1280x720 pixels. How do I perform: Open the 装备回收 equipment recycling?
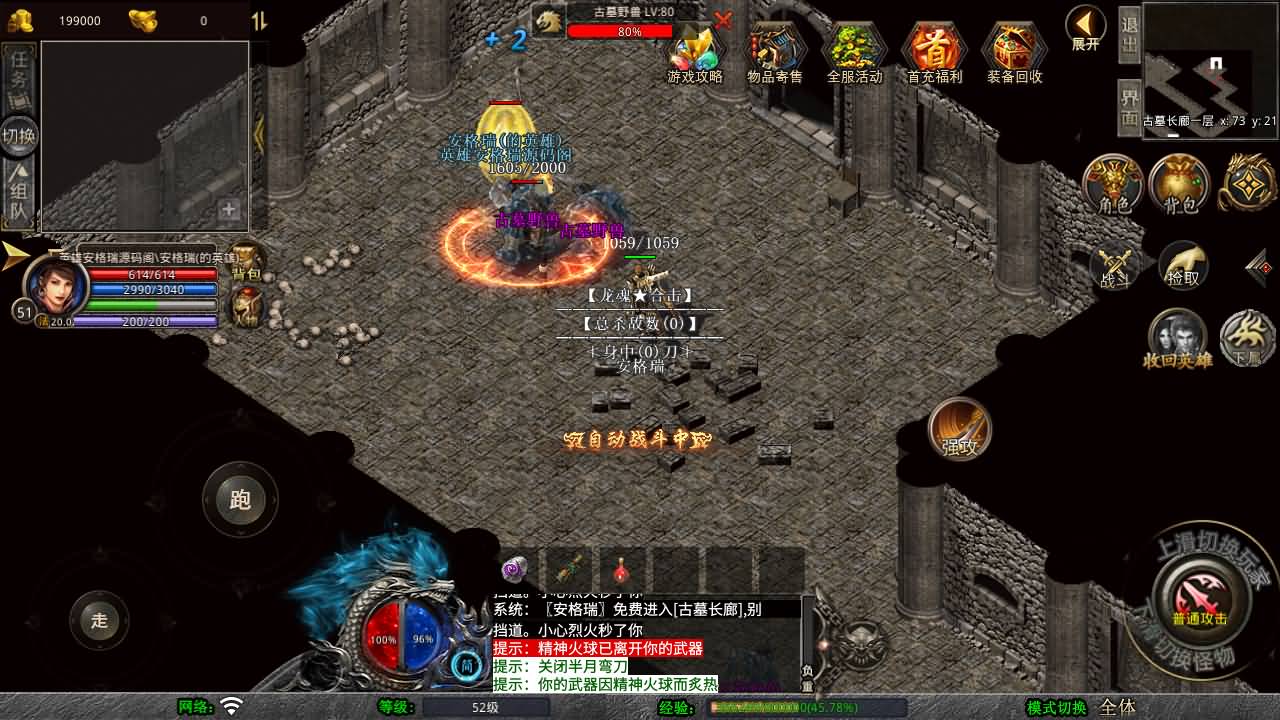coord(1014,52)
